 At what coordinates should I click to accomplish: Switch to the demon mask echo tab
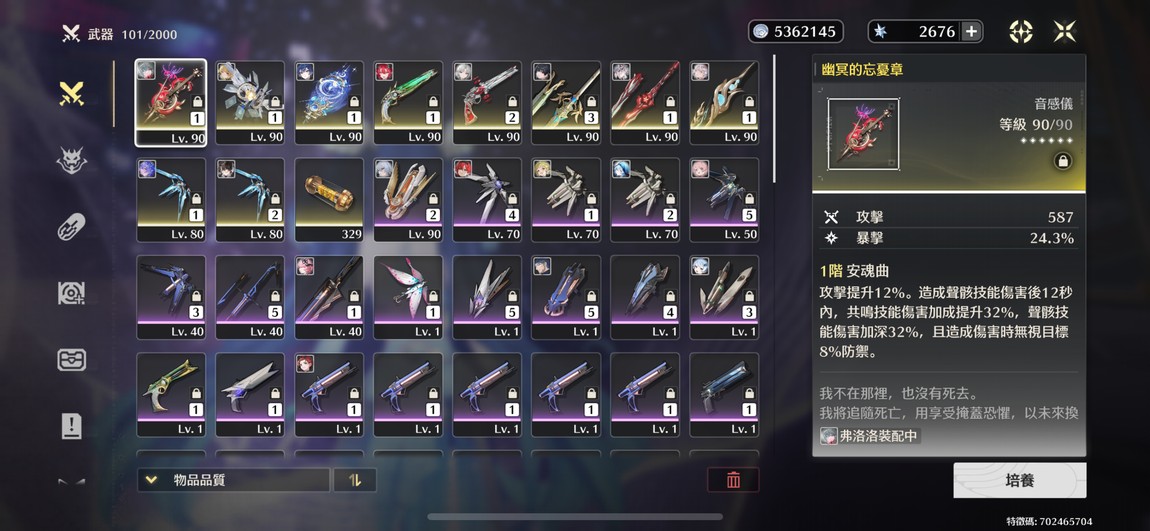tap(71, 162)
